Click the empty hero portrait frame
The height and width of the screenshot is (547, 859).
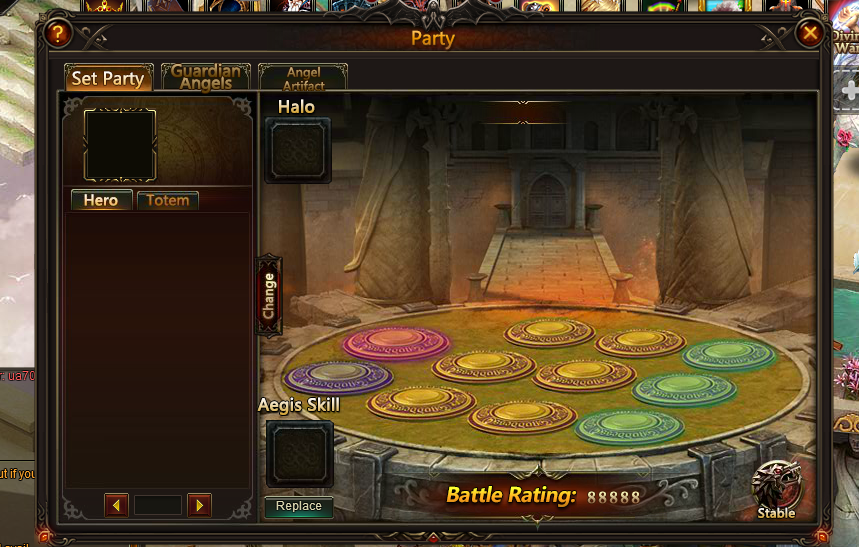(120, 145)
